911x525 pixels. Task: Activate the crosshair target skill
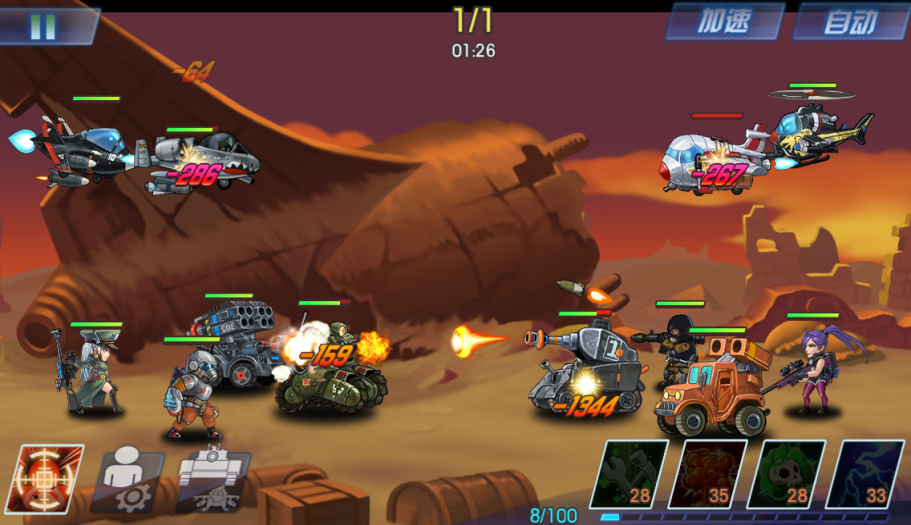point(45,478)
